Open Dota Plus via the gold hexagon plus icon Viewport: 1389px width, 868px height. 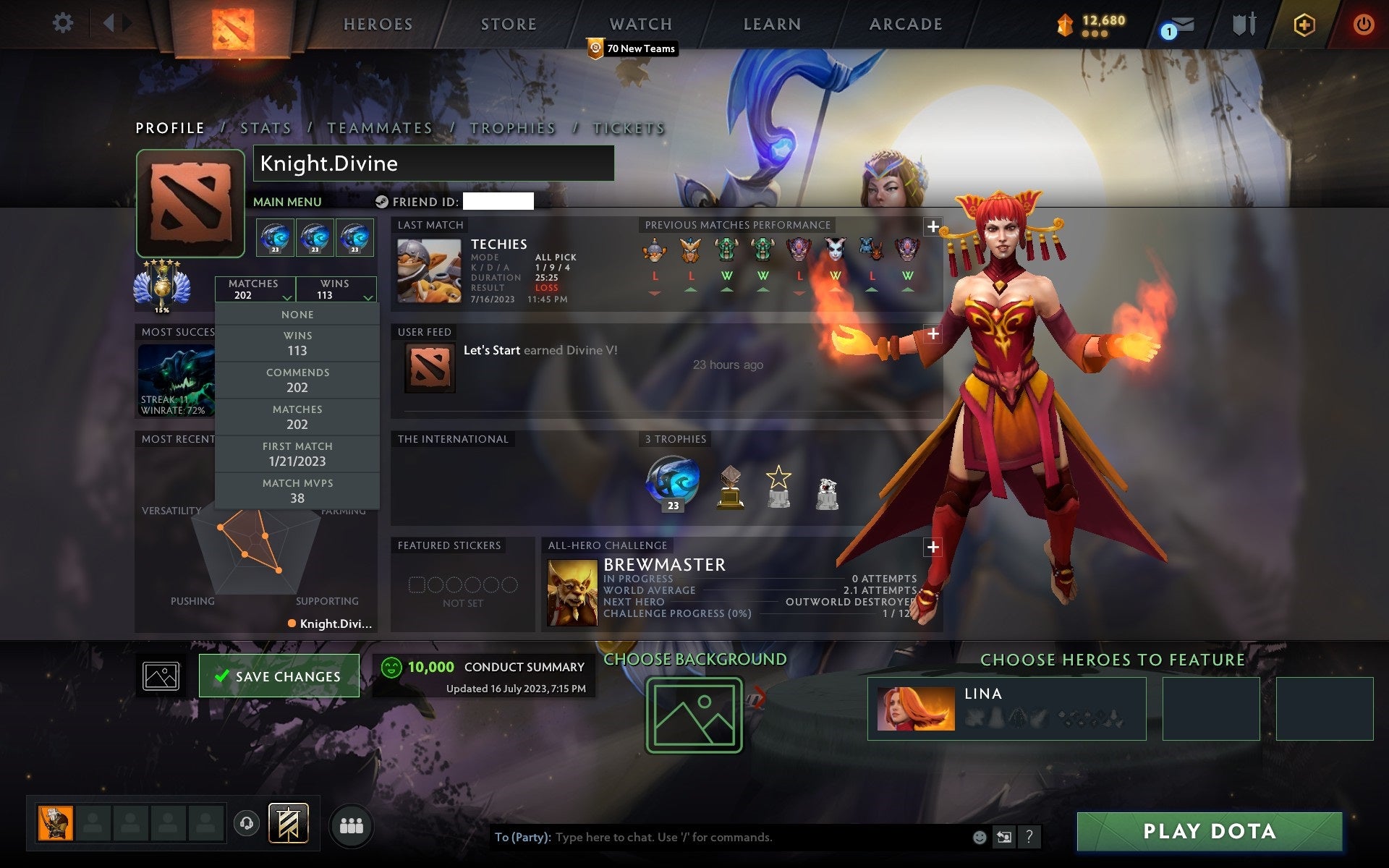point(1303,23)
